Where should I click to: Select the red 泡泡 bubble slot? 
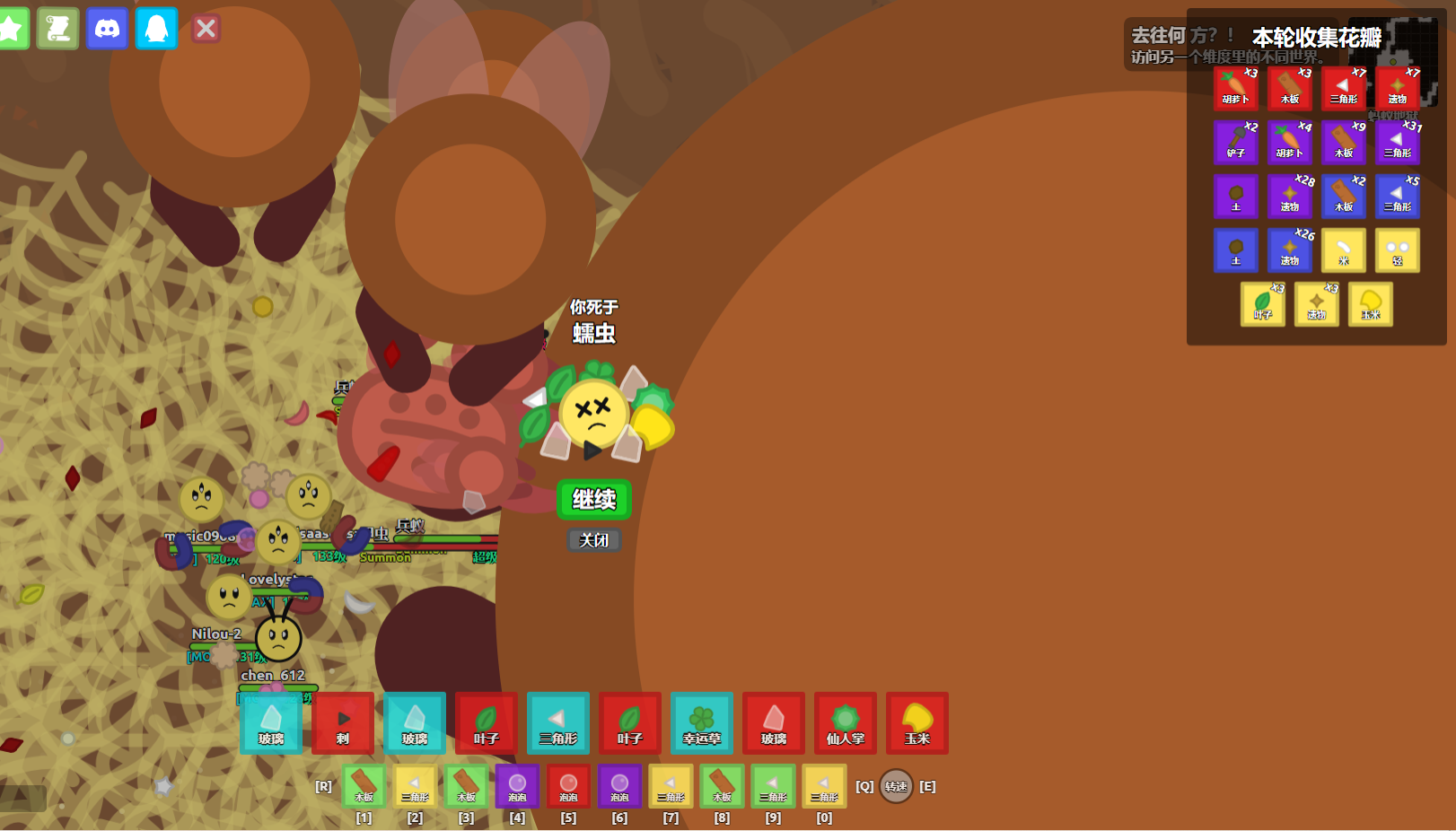tap(568, 786)
